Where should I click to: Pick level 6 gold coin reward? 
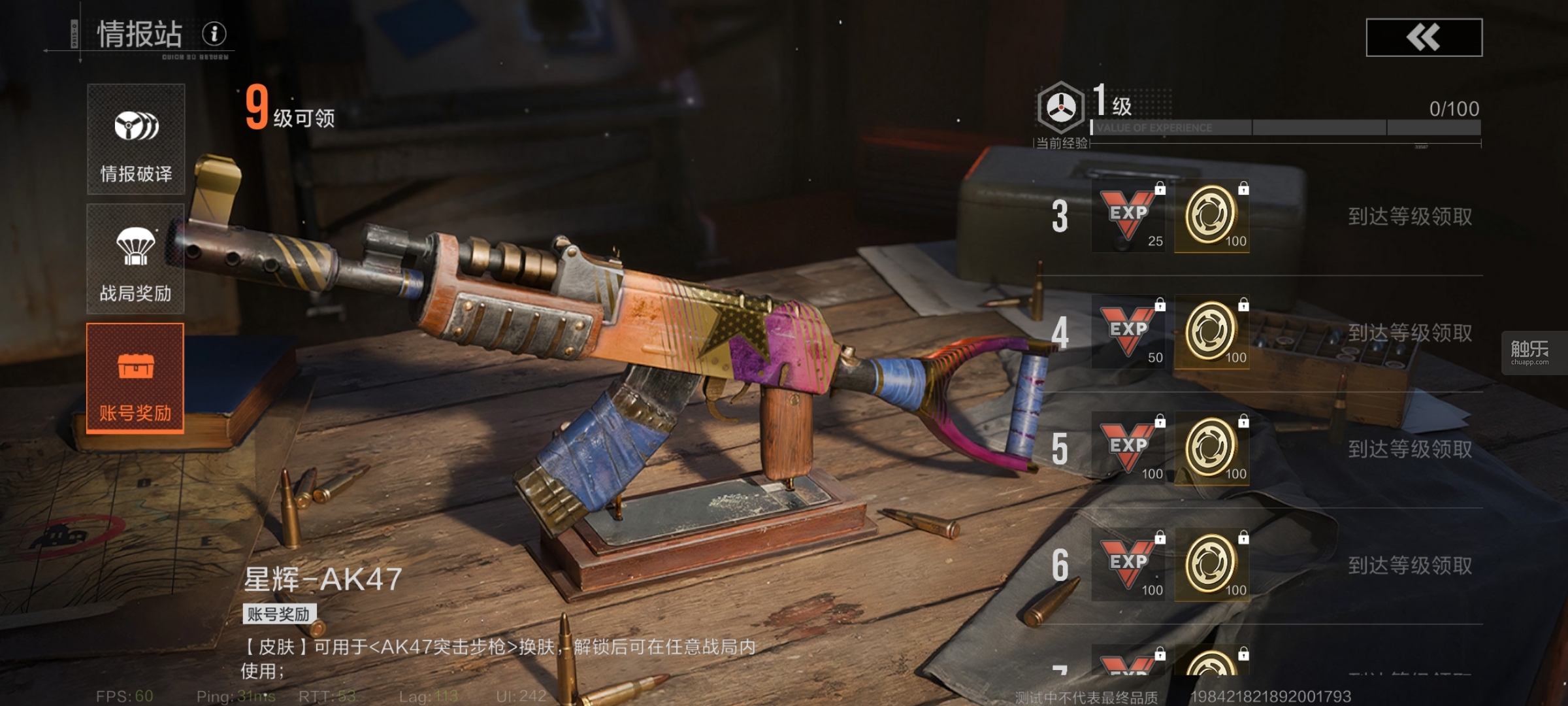1212,565
